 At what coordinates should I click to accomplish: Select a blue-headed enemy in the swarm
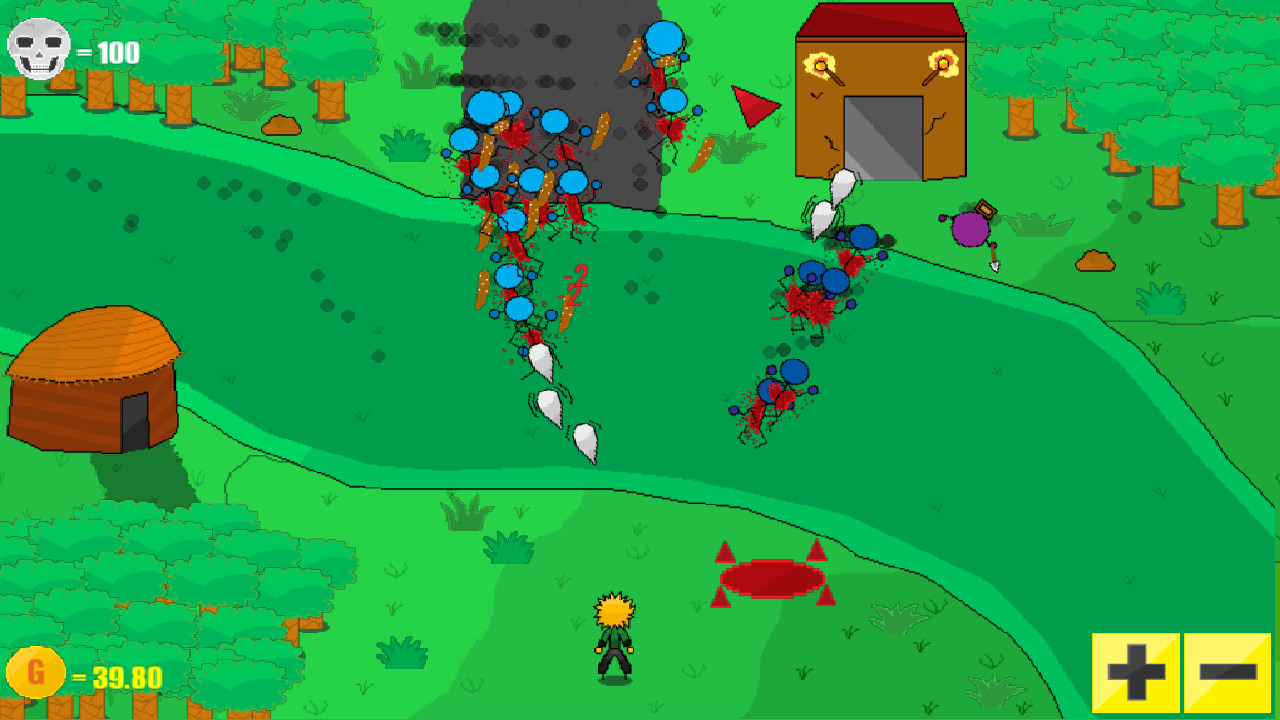coord(483,110)
